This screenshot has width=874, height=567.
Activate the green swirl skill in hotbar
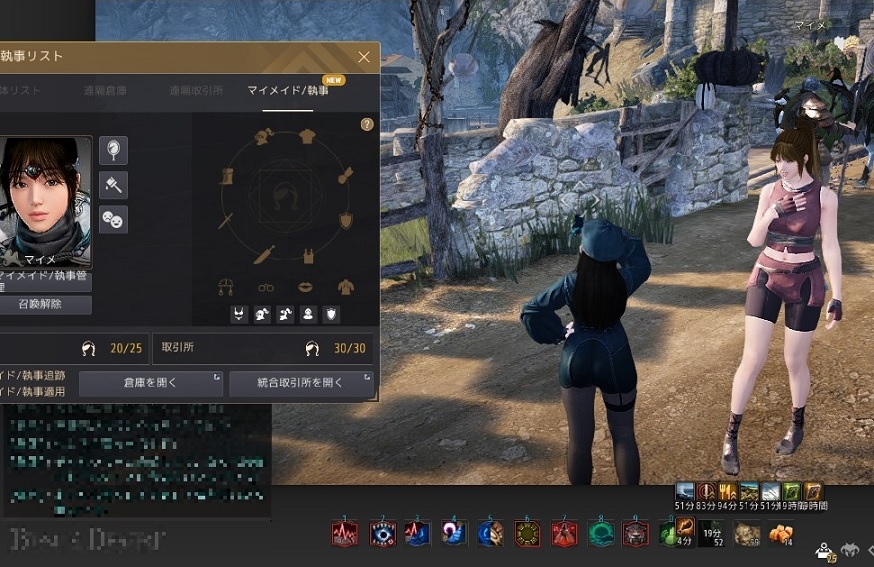coord(600,534)
